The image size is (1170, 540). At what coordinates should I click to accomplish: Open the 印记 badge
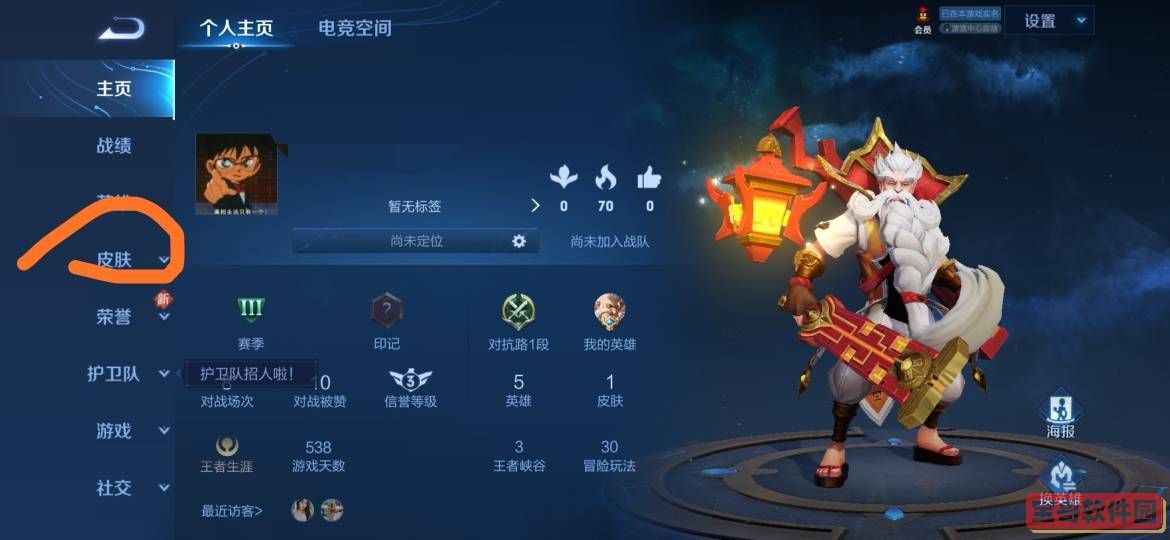pos(387,311)
